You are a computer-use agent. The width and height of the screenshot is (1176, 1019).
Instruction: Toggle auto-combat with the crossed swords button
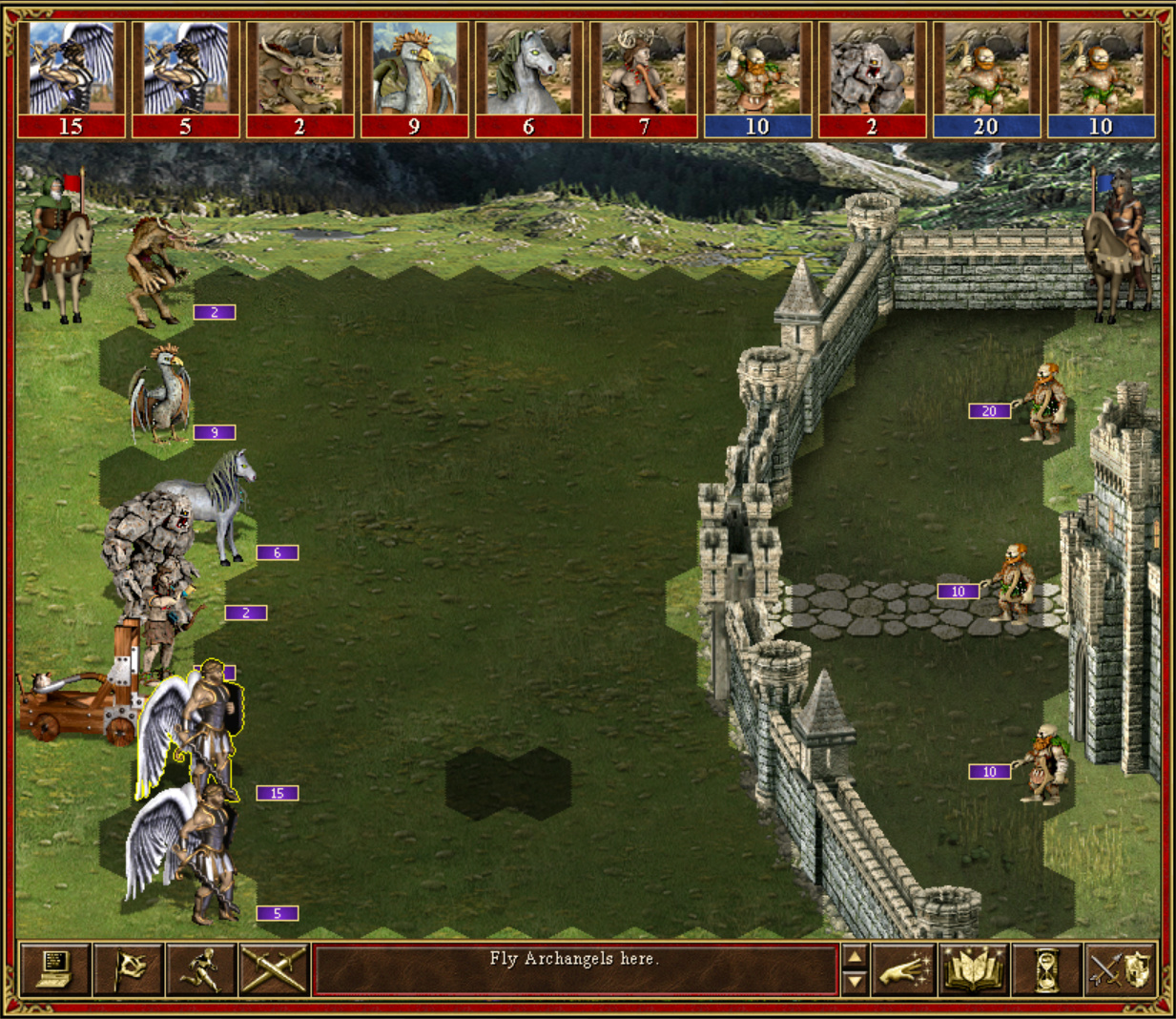click(x=275, y=969)
